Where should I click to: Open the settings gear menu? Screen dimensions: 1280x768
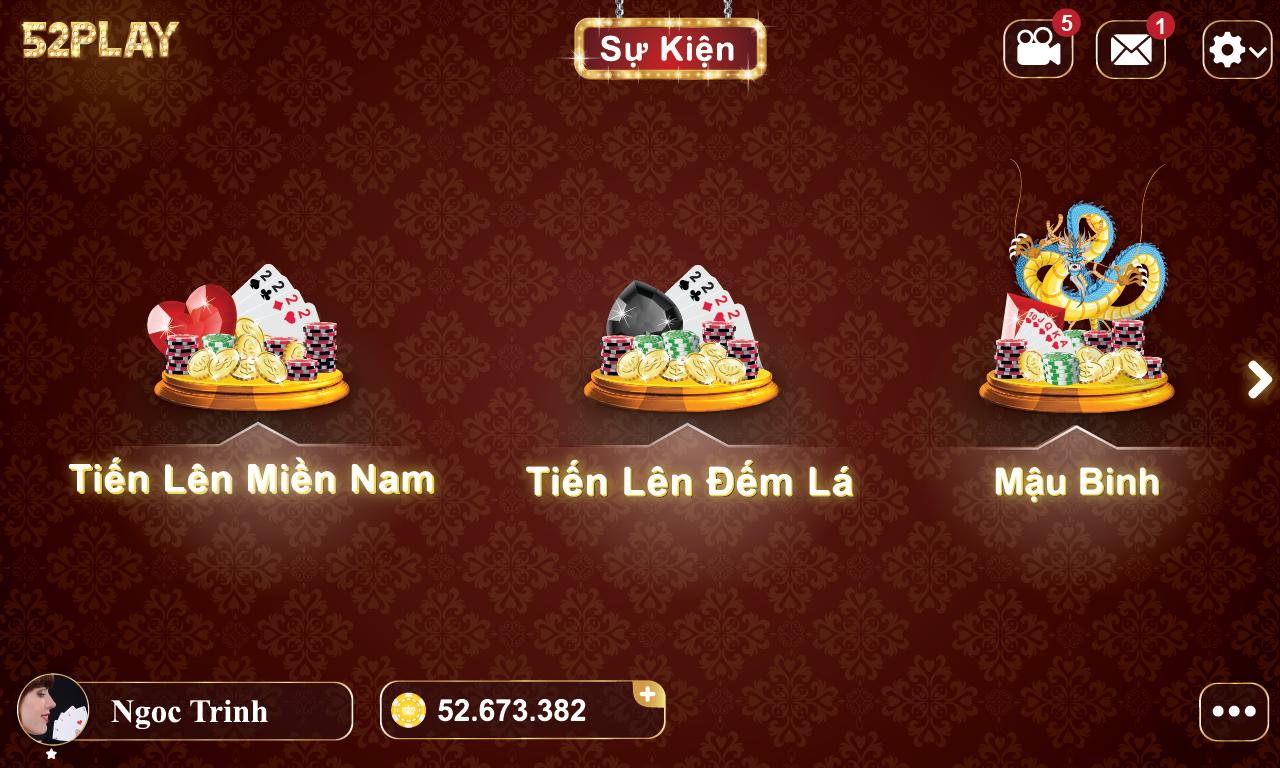click(1225, 47)
